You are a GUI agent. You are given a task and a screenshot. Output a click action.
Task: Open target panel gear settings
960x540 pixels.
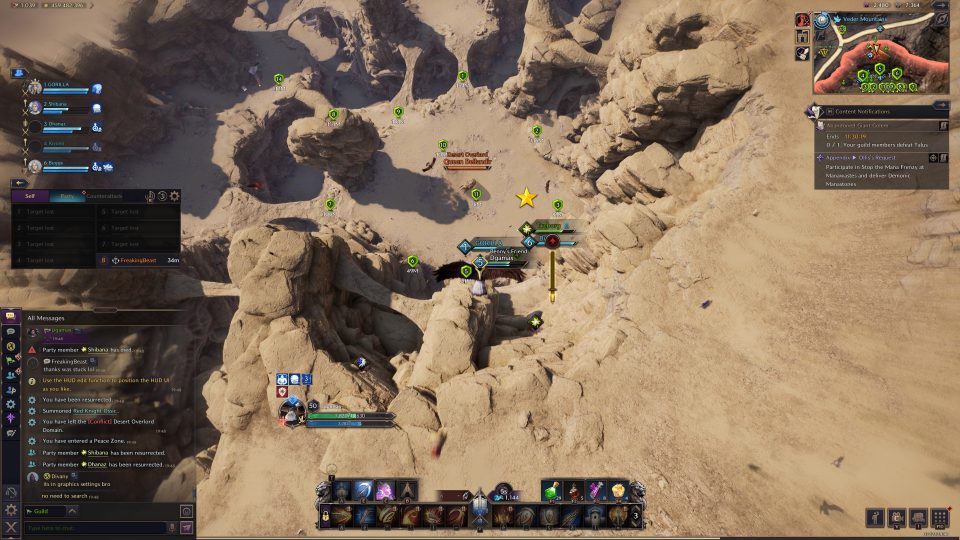[x=175, y=196]
